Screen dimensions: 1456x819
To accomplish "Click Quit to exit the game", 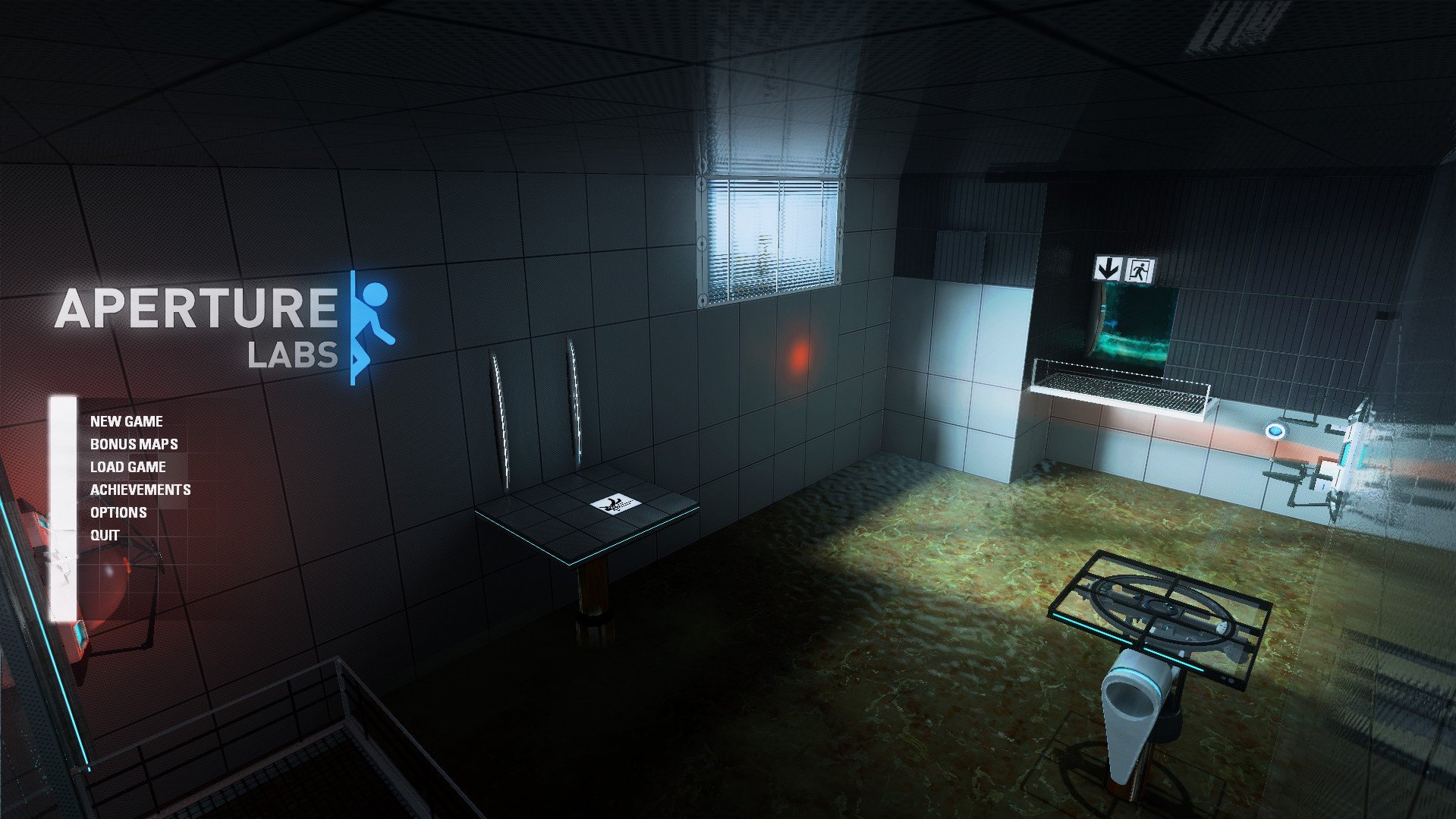I will click(x=104, y=534).
